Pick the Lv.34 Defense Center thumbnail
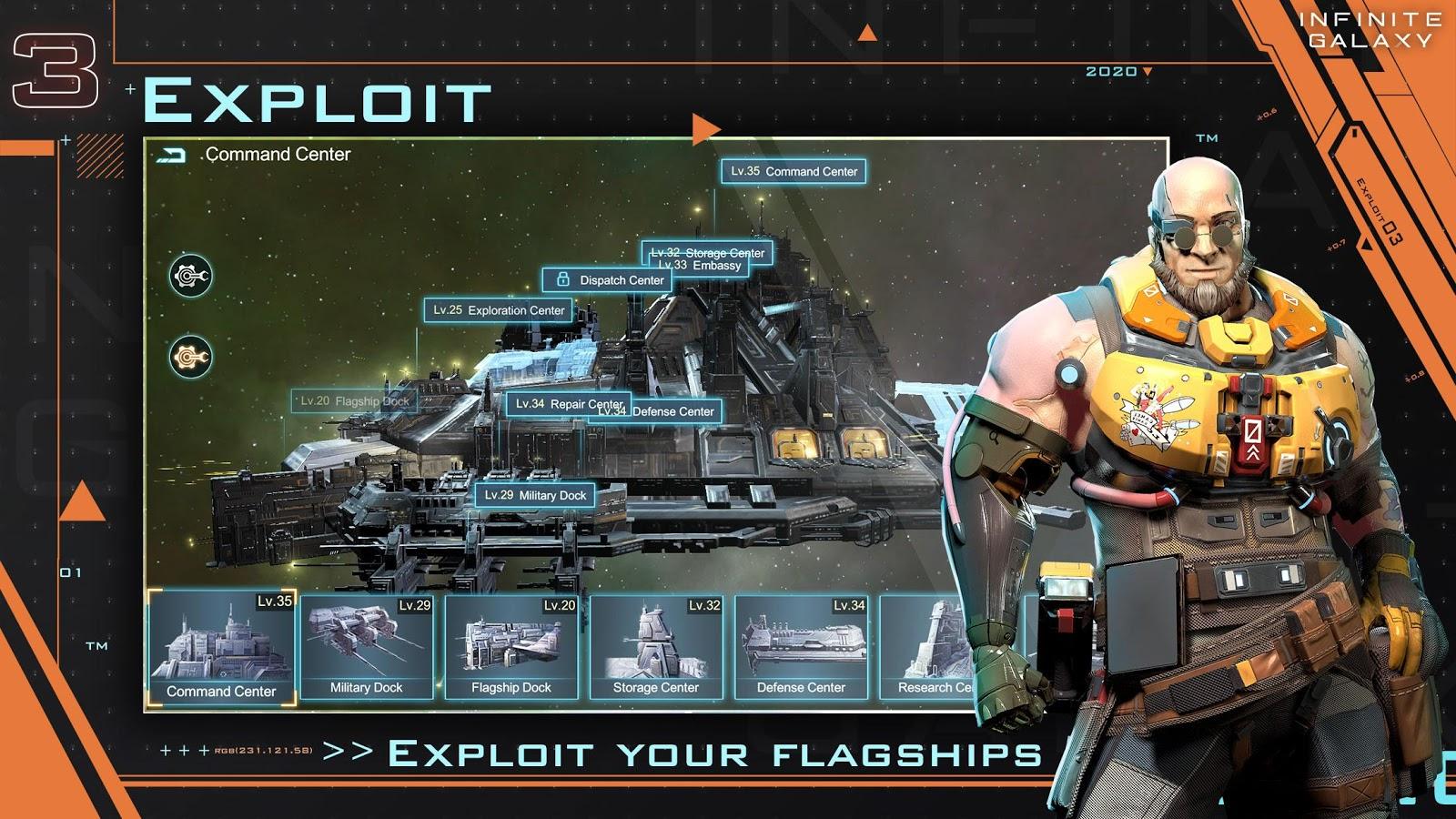 801,647
